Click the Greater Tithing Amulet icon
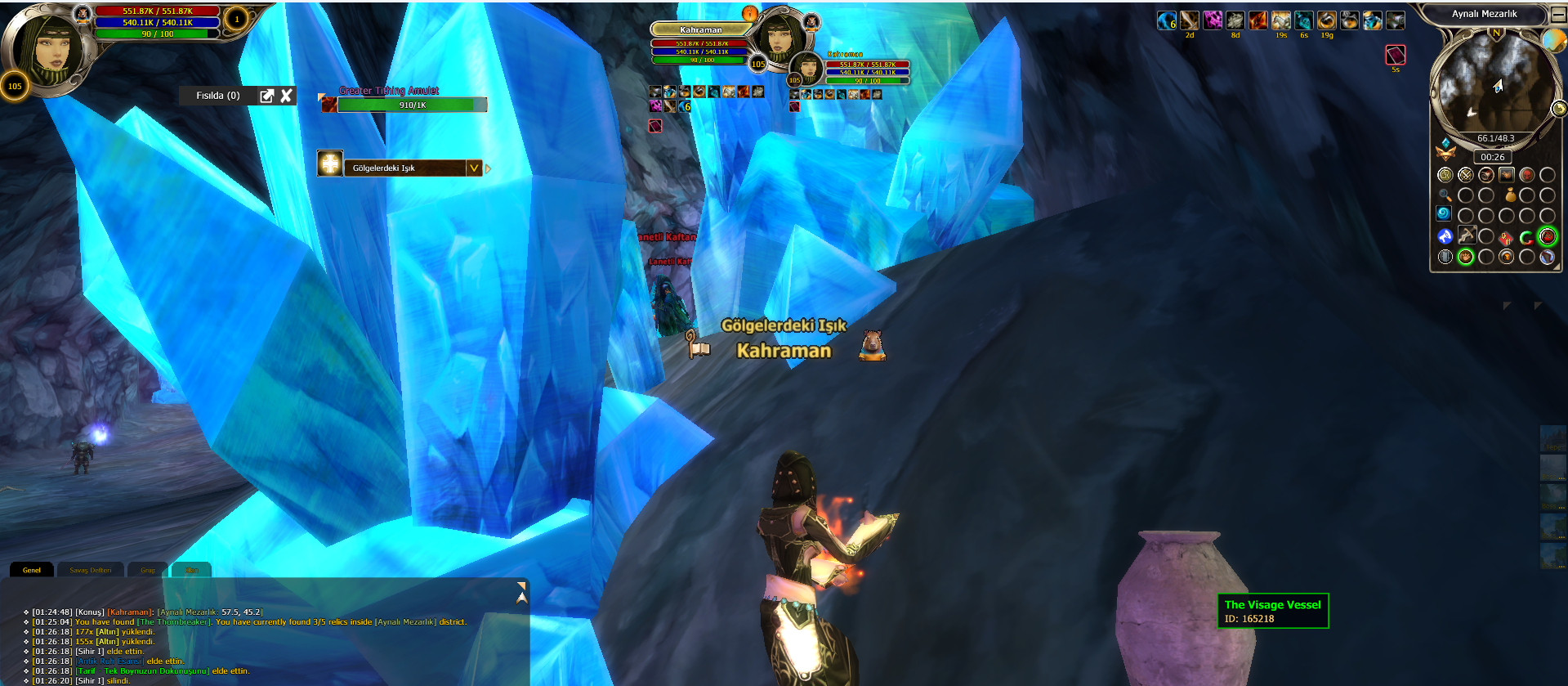Image resolution: width=1568 pixels, height=686 pixels. (x=328, y=104)
